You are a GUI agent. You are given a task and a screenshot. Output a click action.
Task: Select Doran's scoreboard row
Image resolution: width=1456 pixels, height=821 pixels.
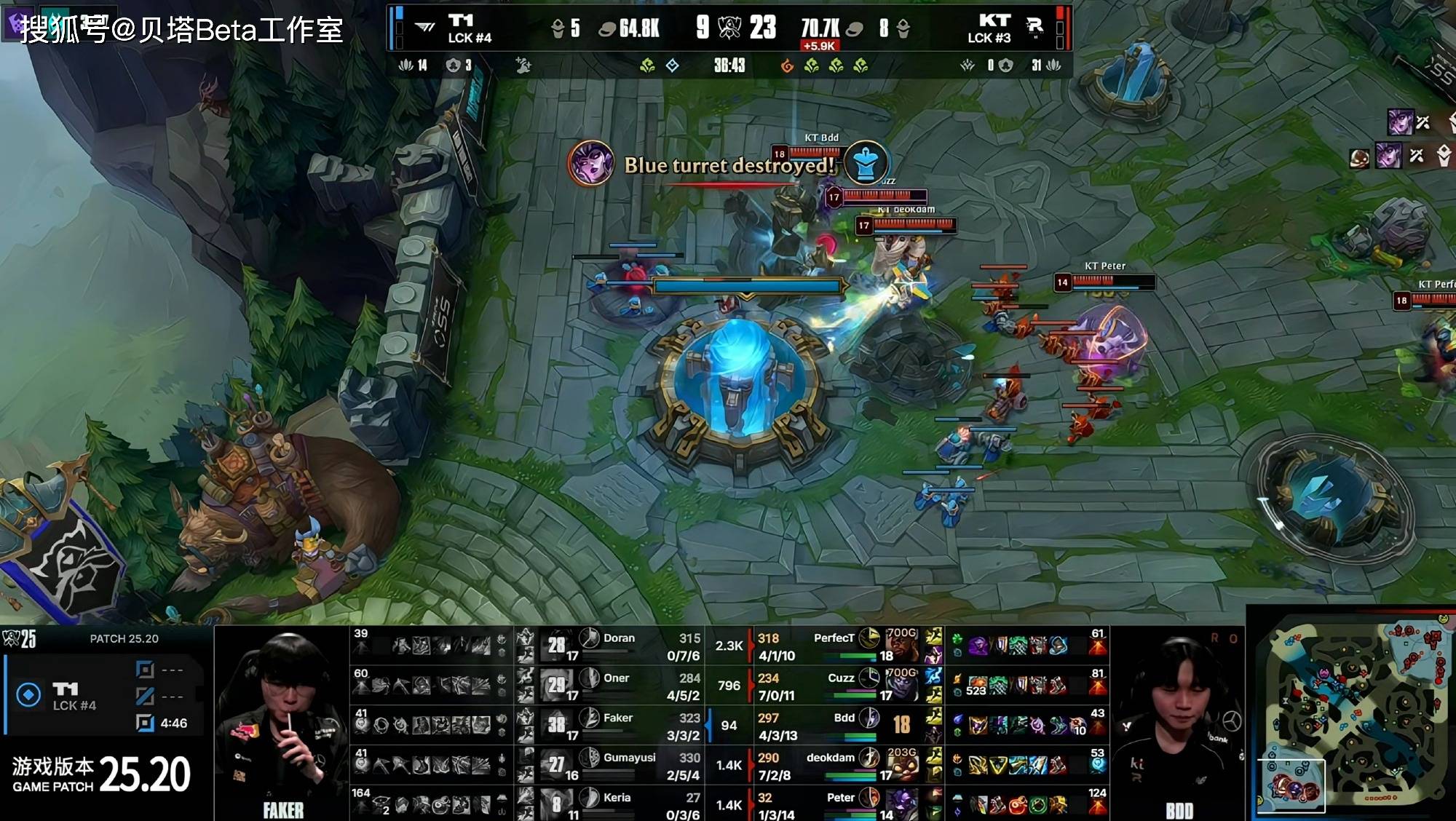click(619, 646)
